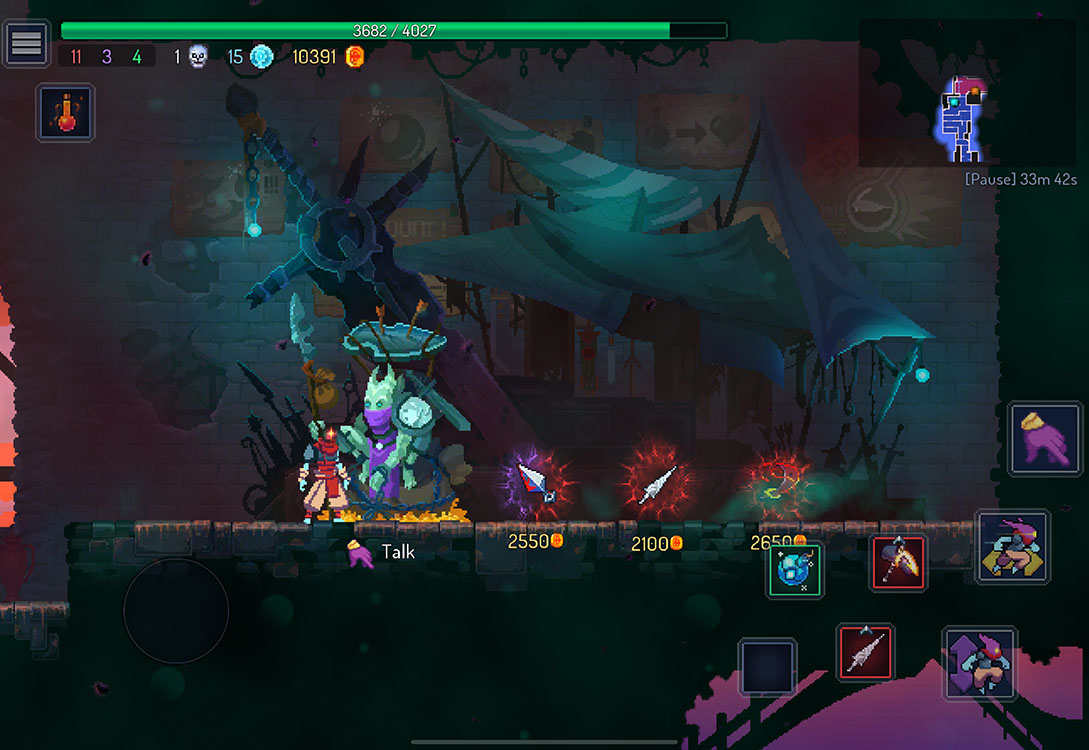
Task: Throw the blue ice grenade skill
Action: [795, 570]
